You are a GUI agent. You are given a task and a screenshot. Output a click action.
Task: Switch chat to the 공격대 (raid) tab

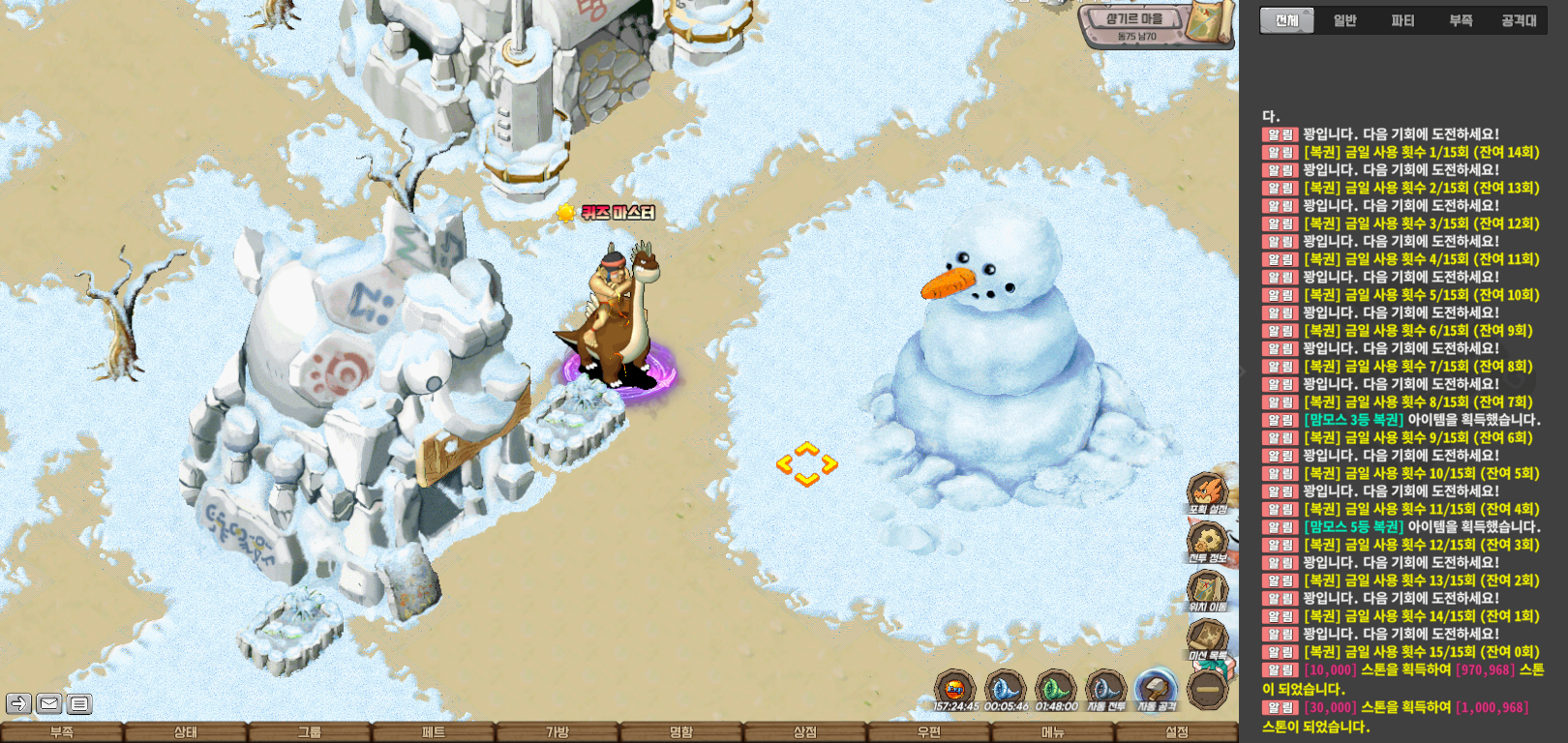tap(1519, 20)
